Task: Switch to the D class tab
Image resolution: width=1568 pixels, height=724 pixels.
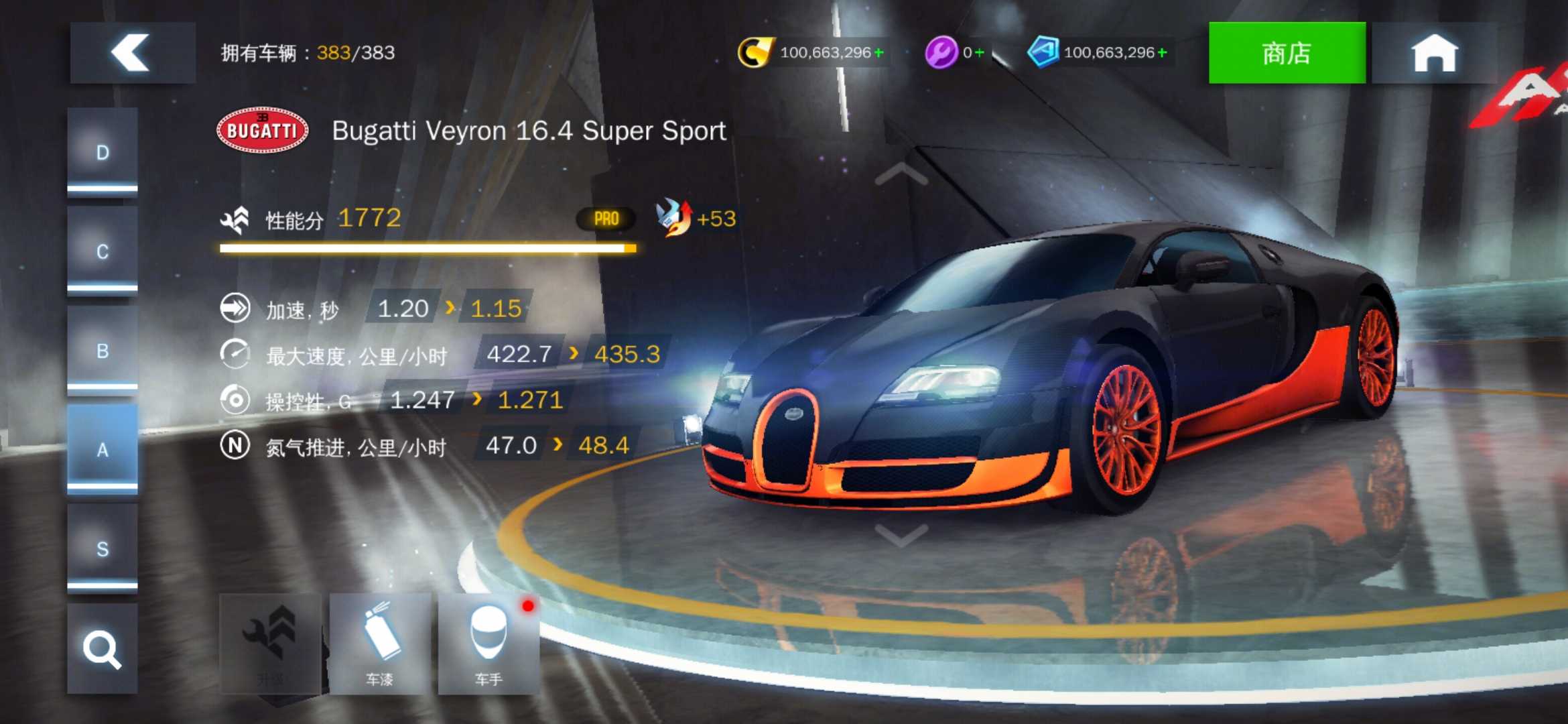Action: pyautogui.click(x=103, y=152)
